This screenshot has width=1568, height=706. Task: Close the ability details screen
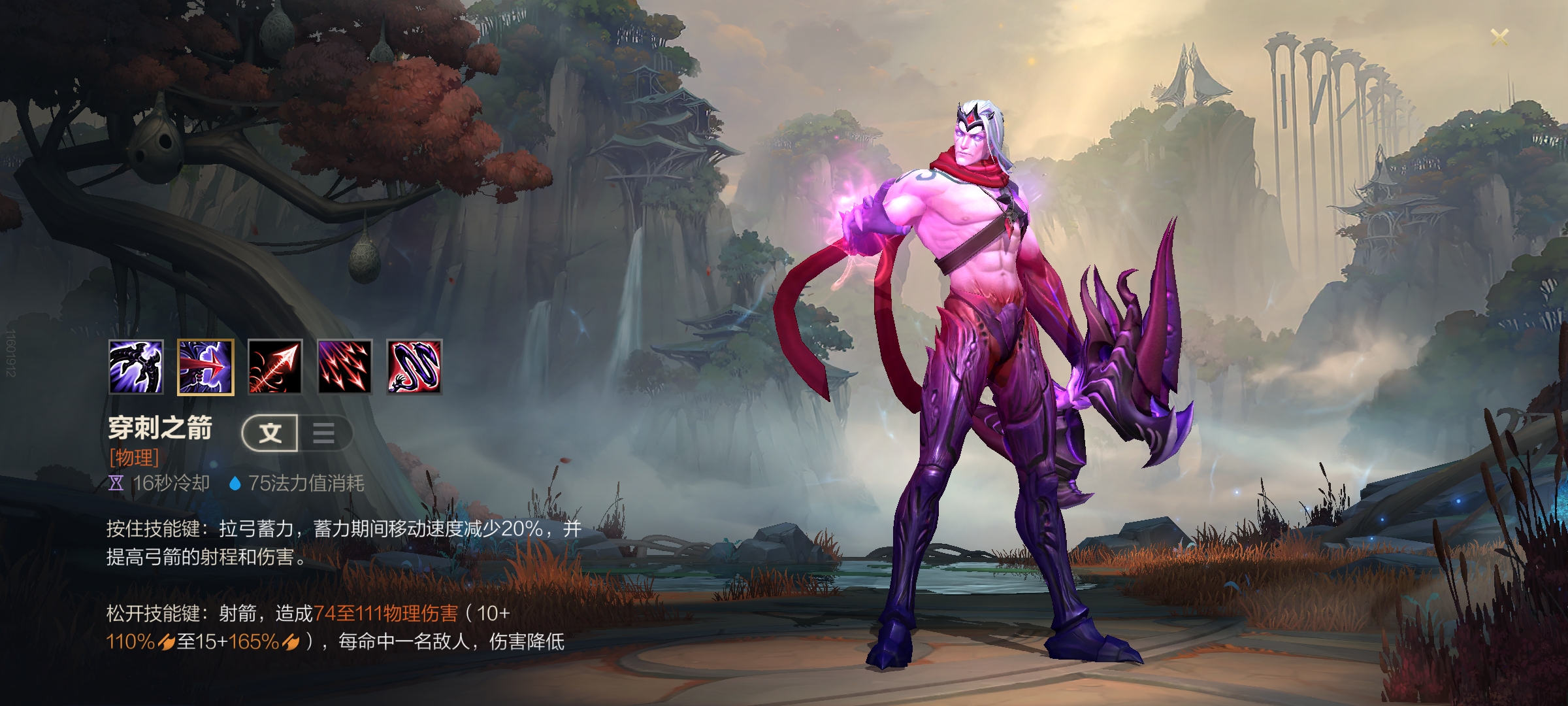pos(1499,37)
